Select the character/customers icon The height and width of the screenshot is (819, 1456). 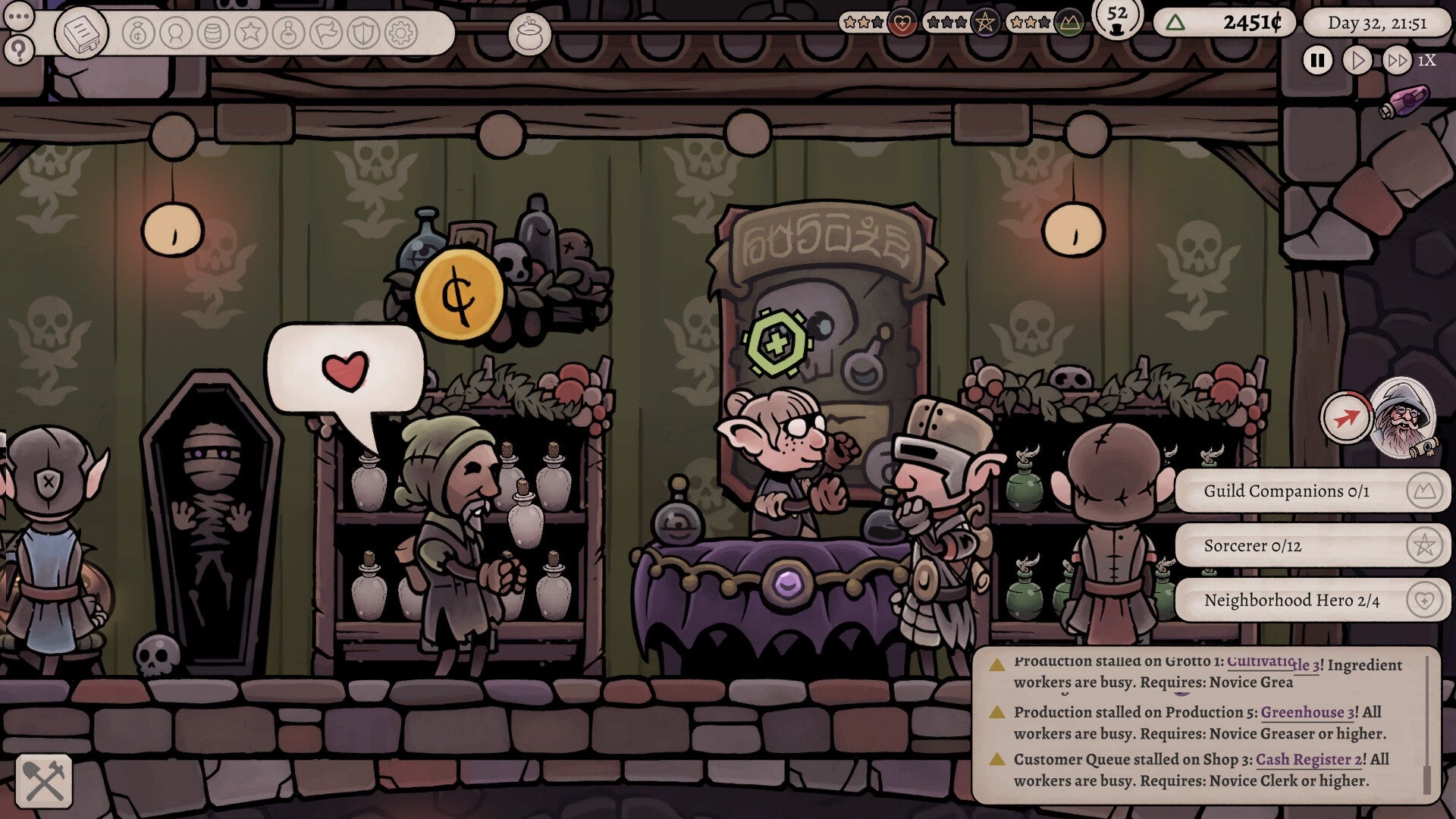(x=176, y=33)
